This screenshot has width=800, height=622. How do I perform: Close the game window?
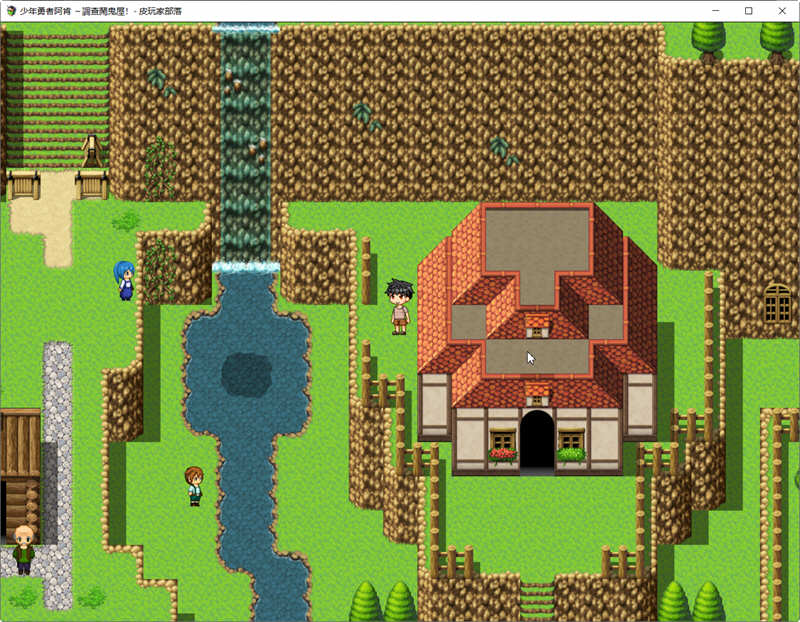click(x=780, y=10)
